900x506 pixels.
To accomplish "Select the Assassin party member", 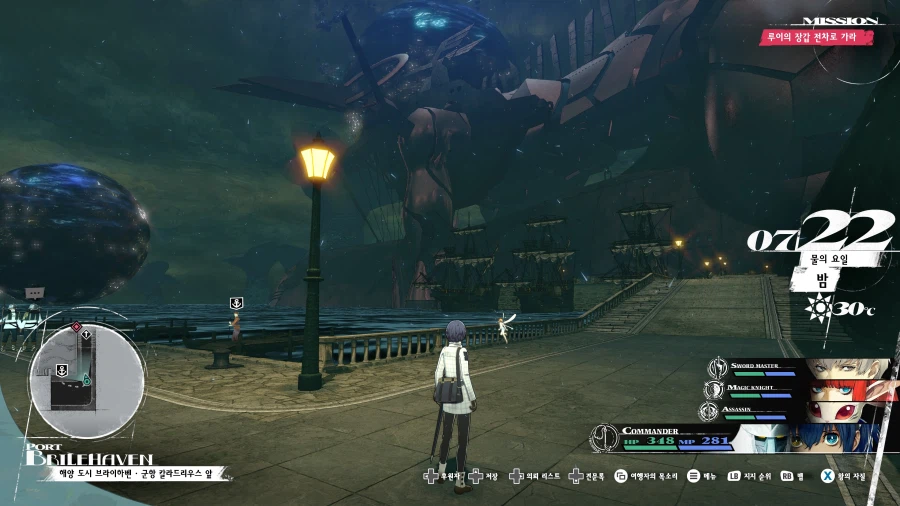I will pos(800,410).
